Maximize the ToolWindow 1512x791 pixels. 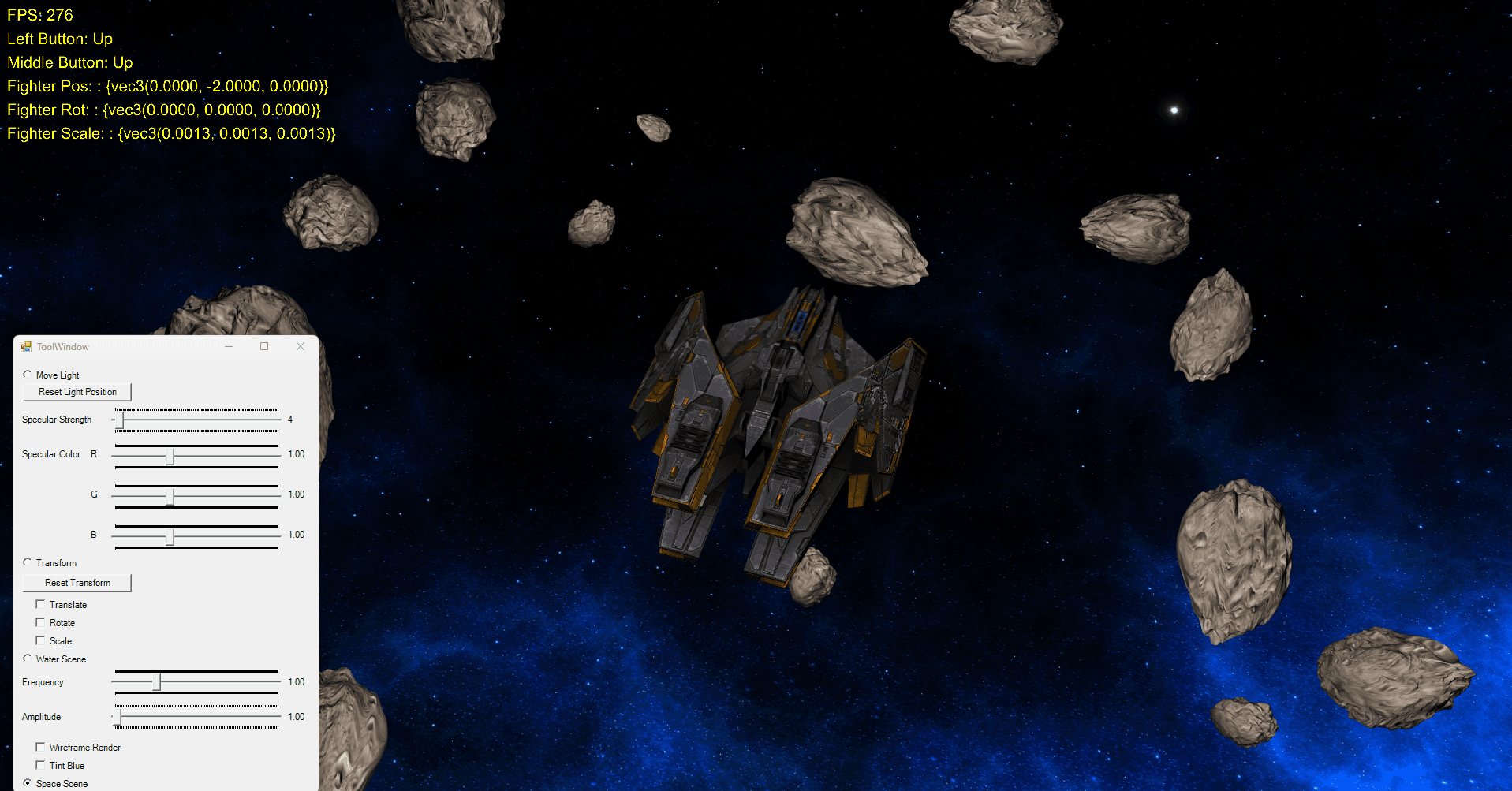point(264,345)
